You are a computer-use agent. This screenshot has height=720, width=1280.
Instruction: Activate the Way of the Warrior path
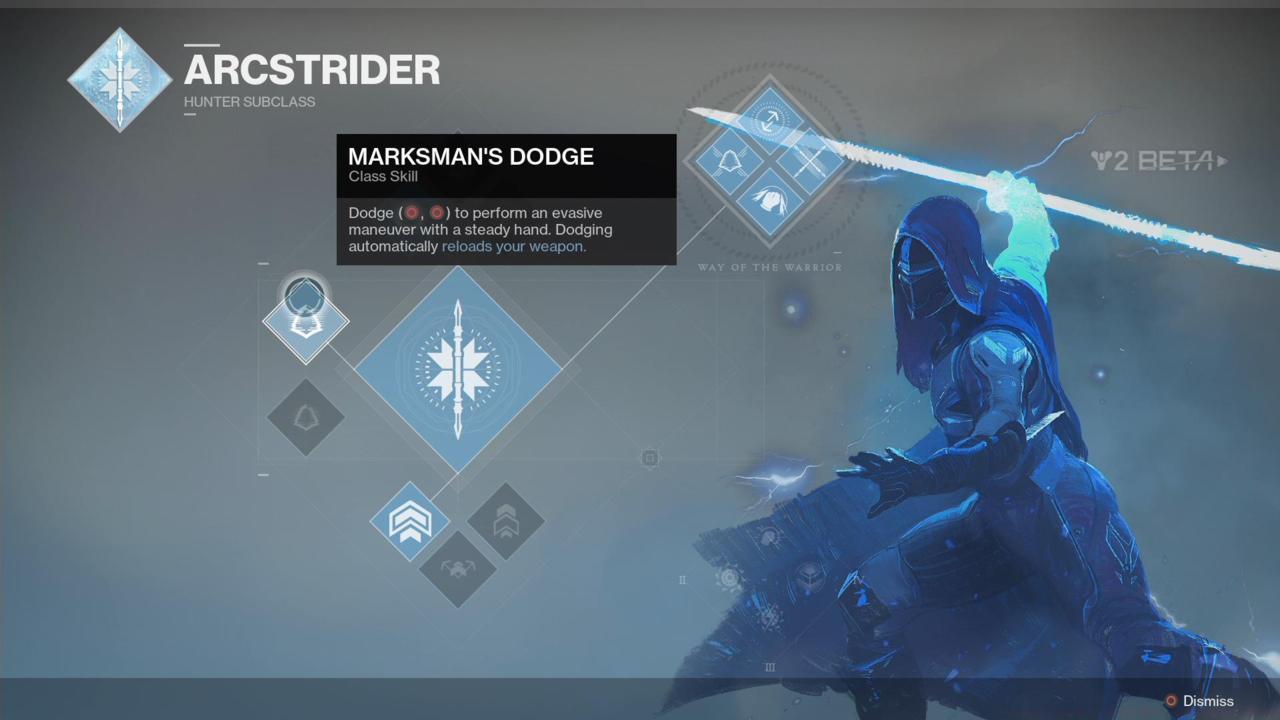[770, 160]
